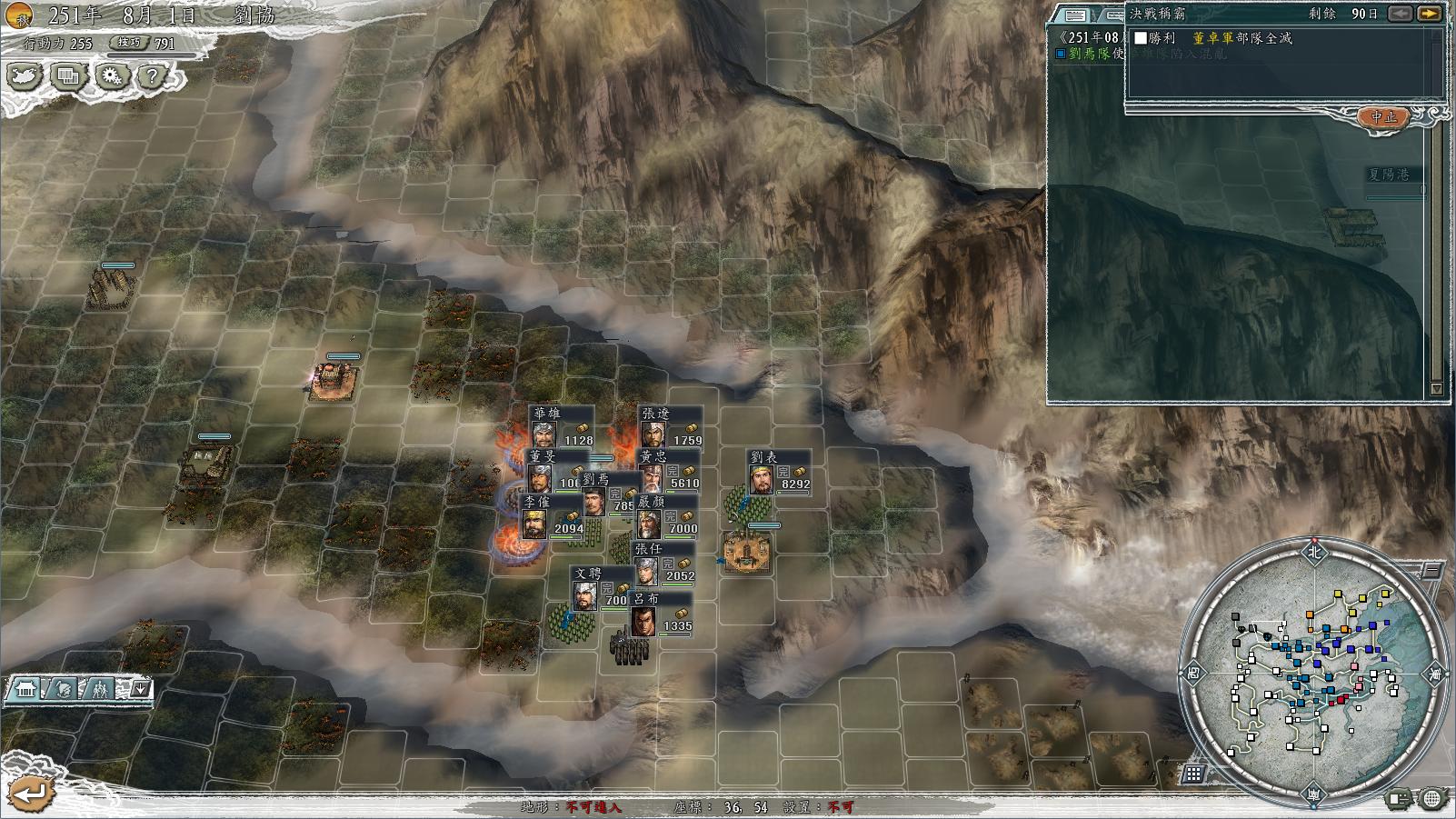The height and width of the screenshot is (819, 1456).
Task: Click the globe icon below the minimap
Action: click(1431, 799)
